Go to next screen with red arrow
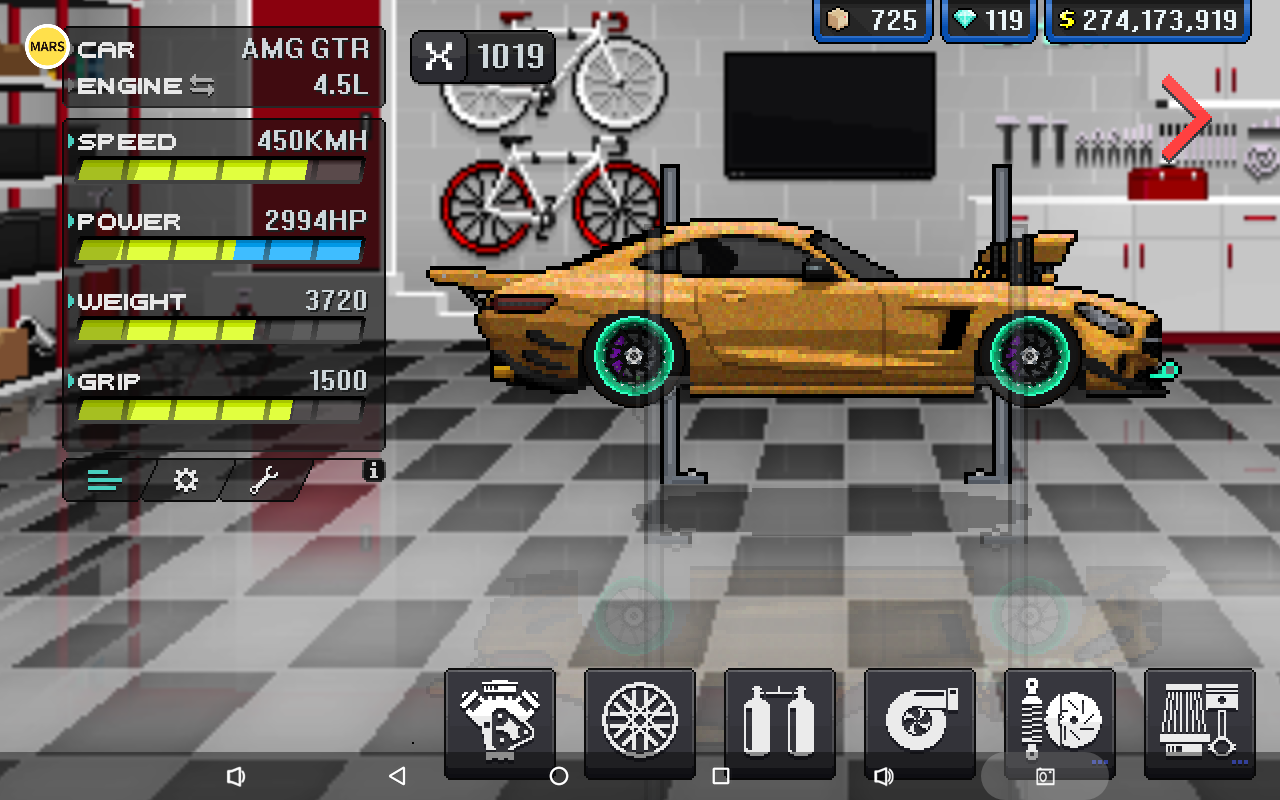Image resolution: width=1280 pixels, height=800 pixels. (x=1187, y=118)
